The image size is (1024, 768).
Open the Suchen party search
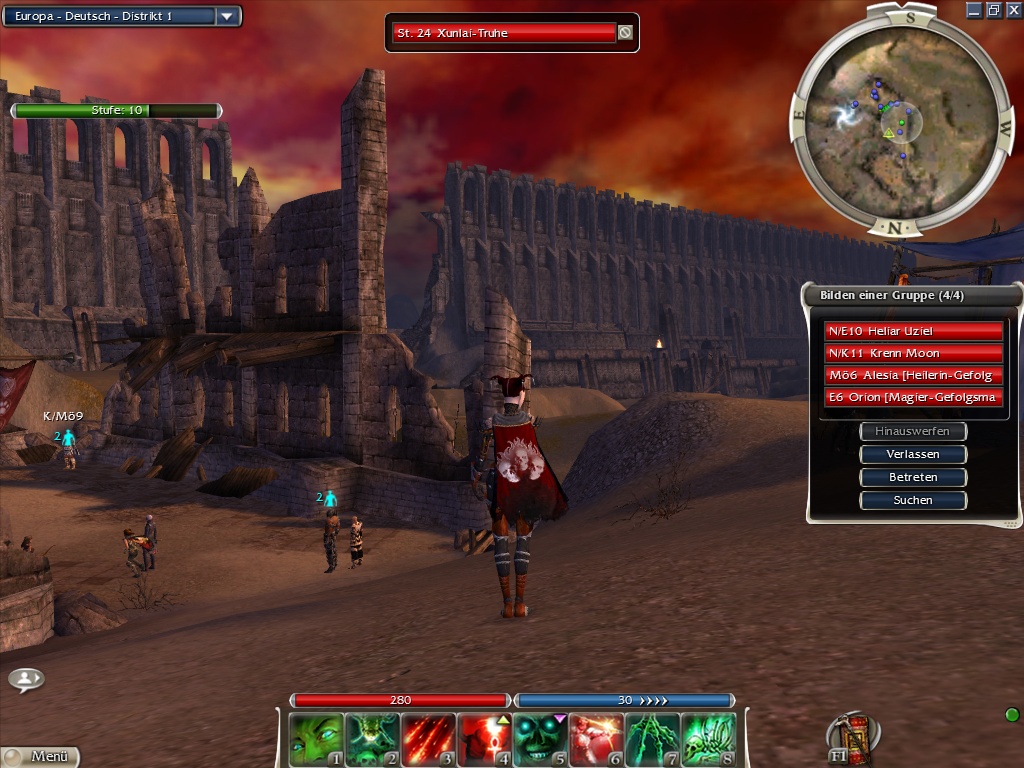click(913, 500)
